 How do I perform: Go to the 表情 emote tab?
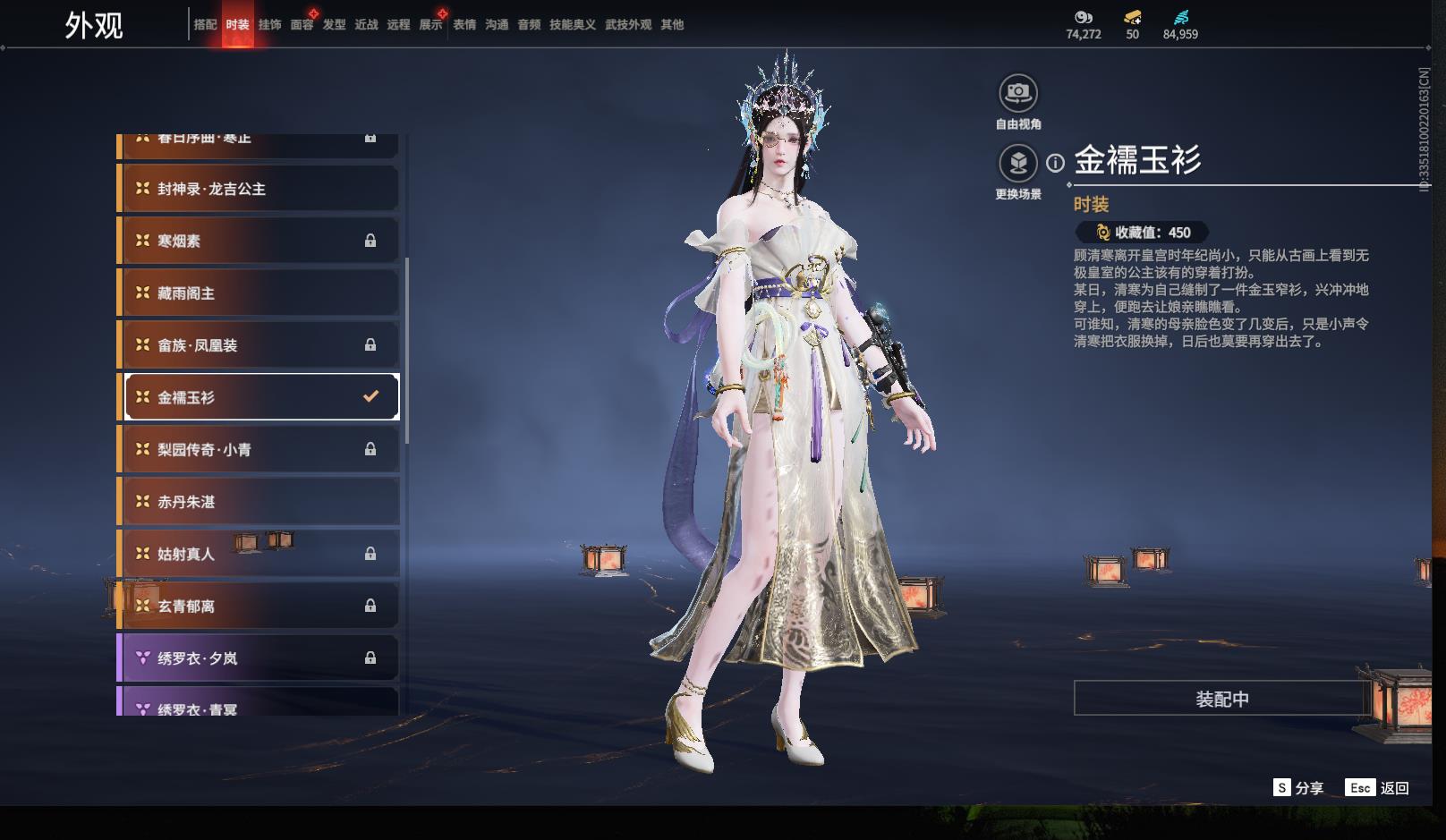tap(464, 25)
